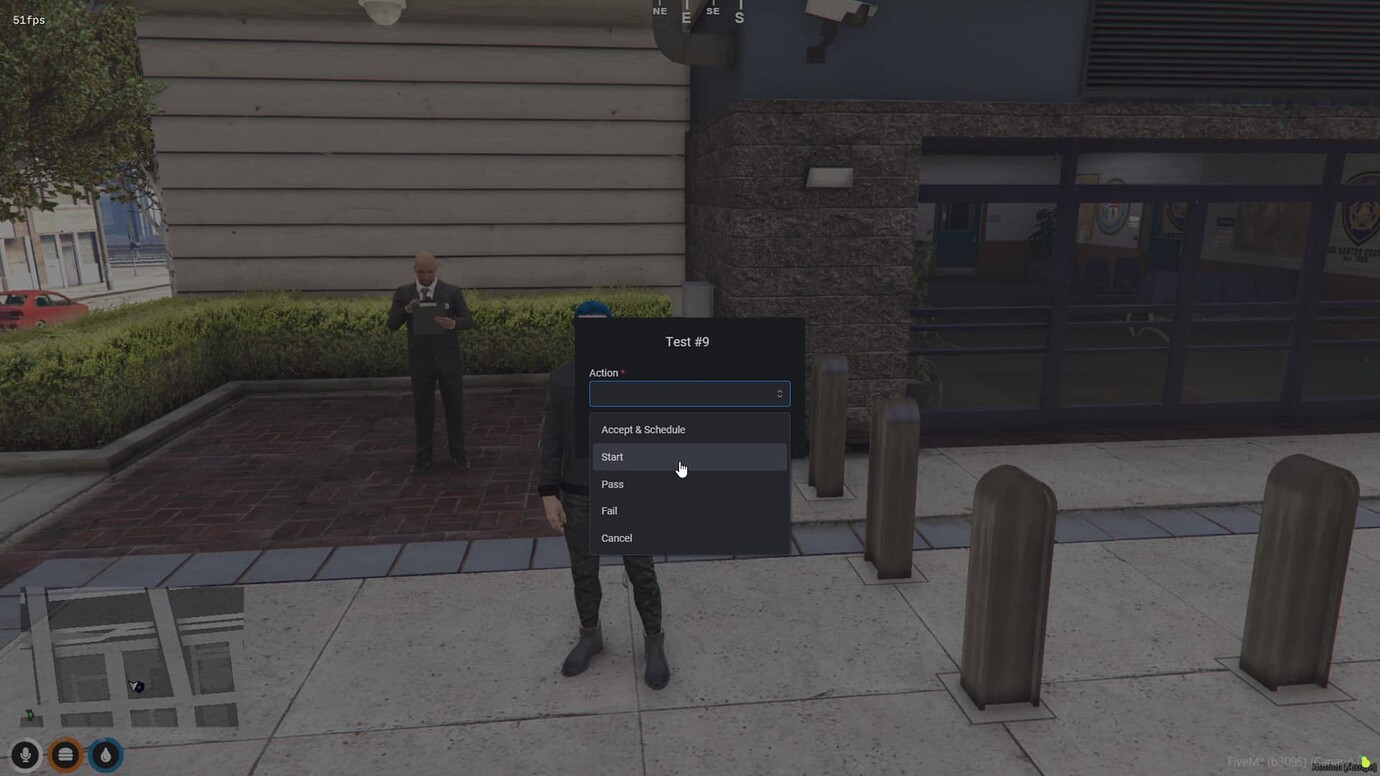Click the player arrow on the minimap
1380x776 pixels.
133,686
